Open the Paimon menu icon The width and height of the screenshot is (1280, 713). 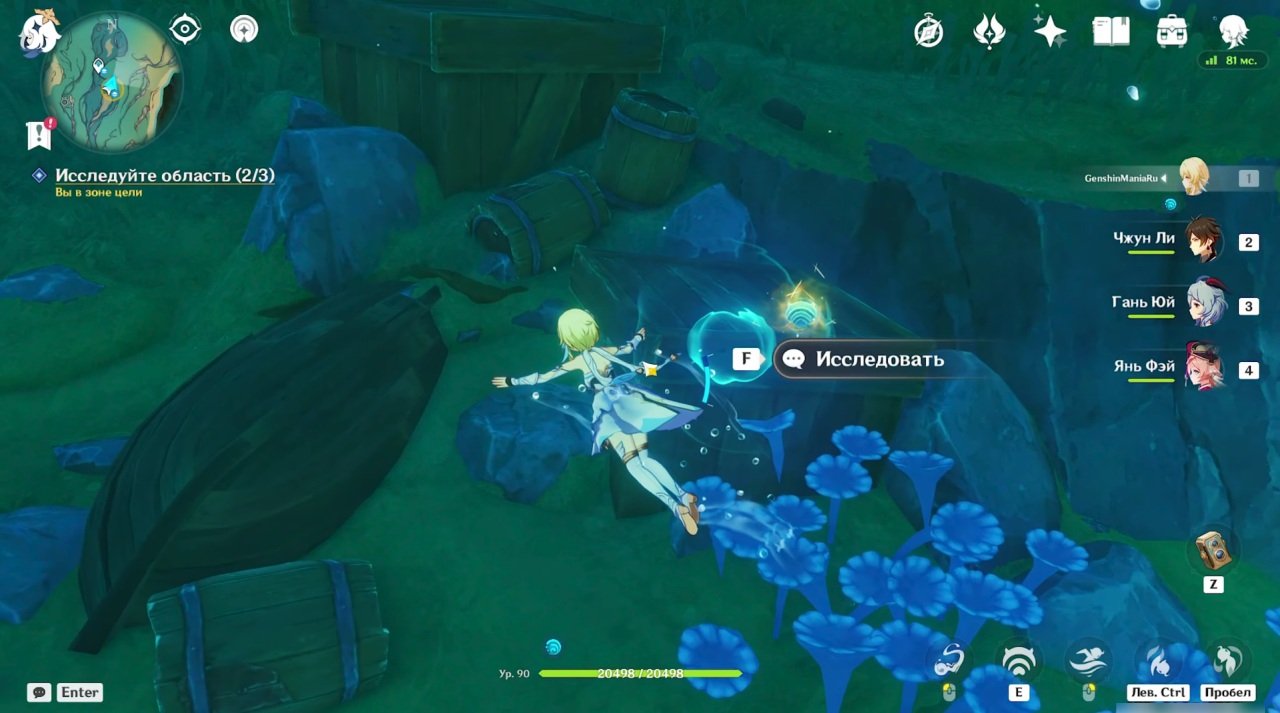[39, 31]
